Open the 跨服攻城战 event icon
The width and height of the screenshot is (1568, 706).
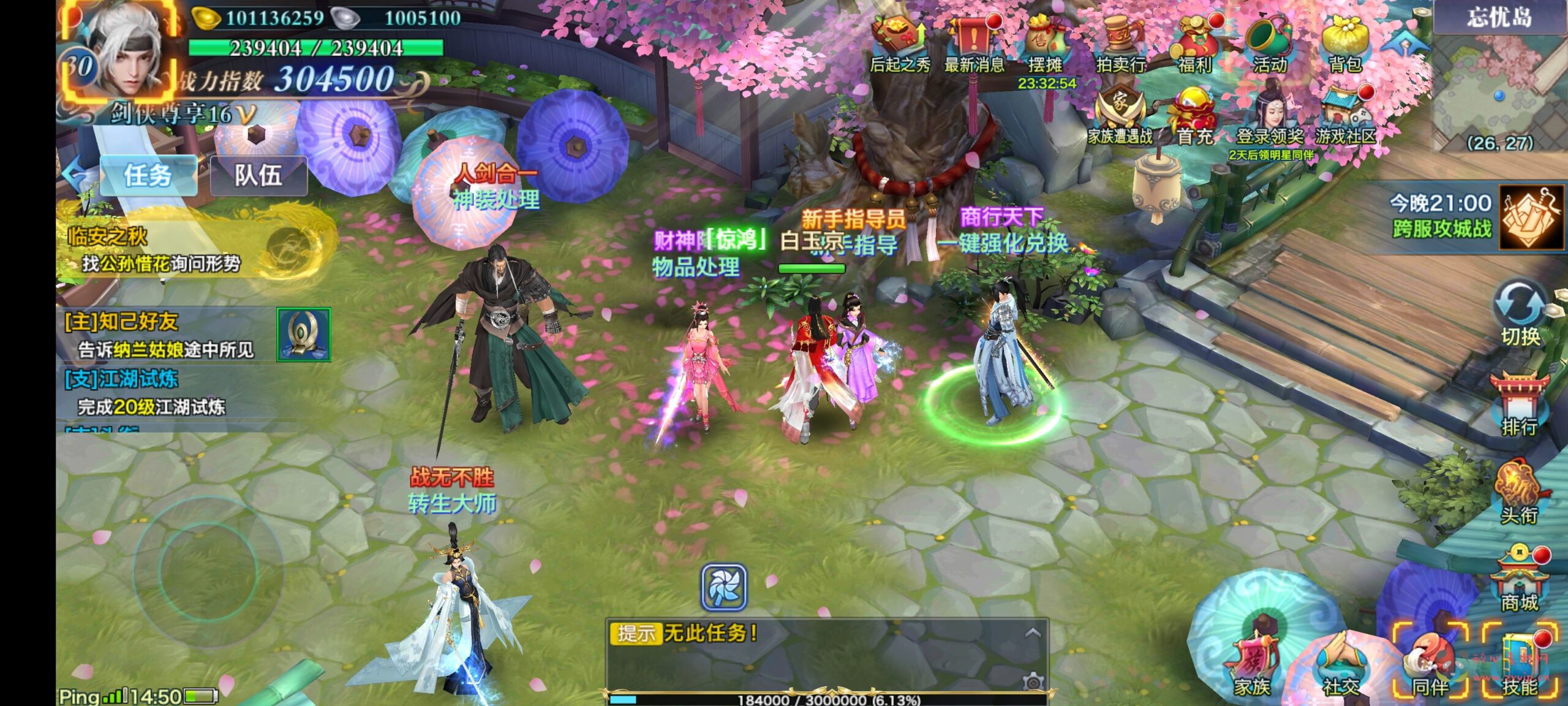tap(1530, 217)
